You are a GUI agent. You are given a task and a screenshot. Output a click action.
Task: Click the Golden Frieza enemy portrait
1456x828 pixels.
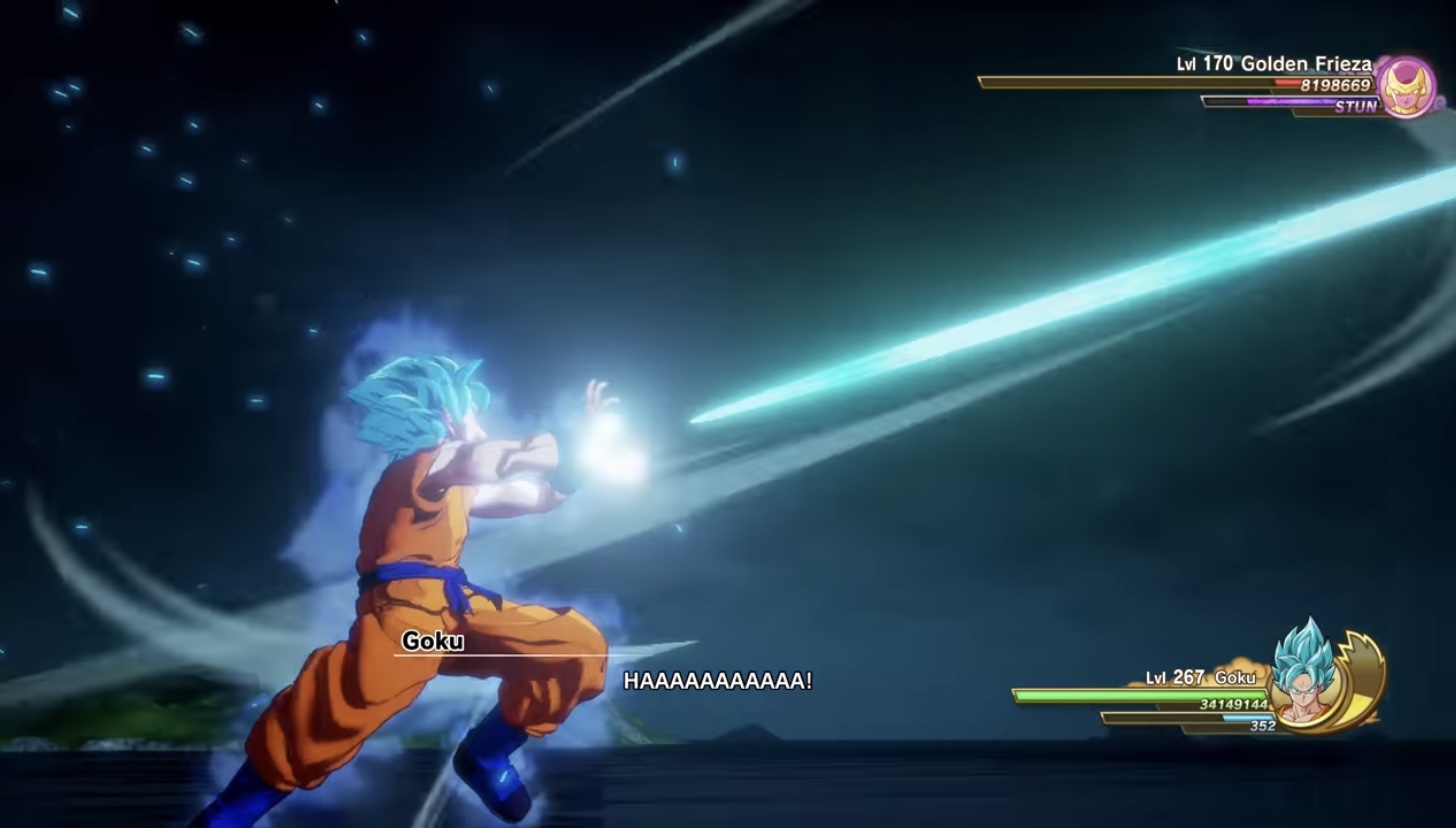(x=1406, y=87)
